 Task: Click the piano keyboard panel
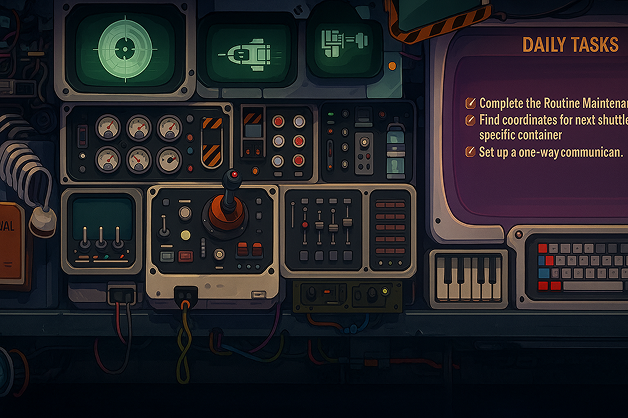point(468,275)
